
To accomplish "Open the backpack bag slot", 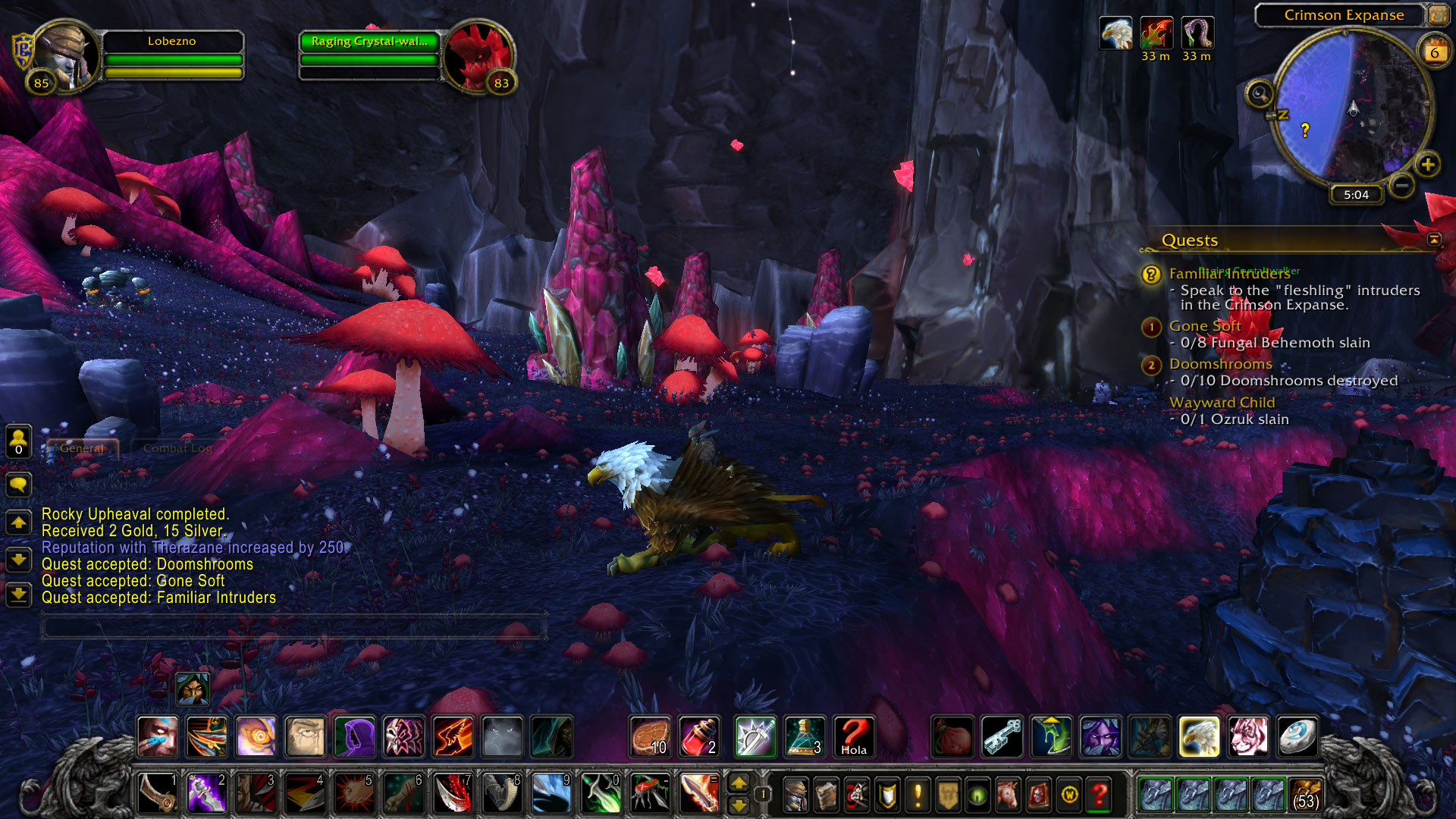I will click(x=1304, y=794).
